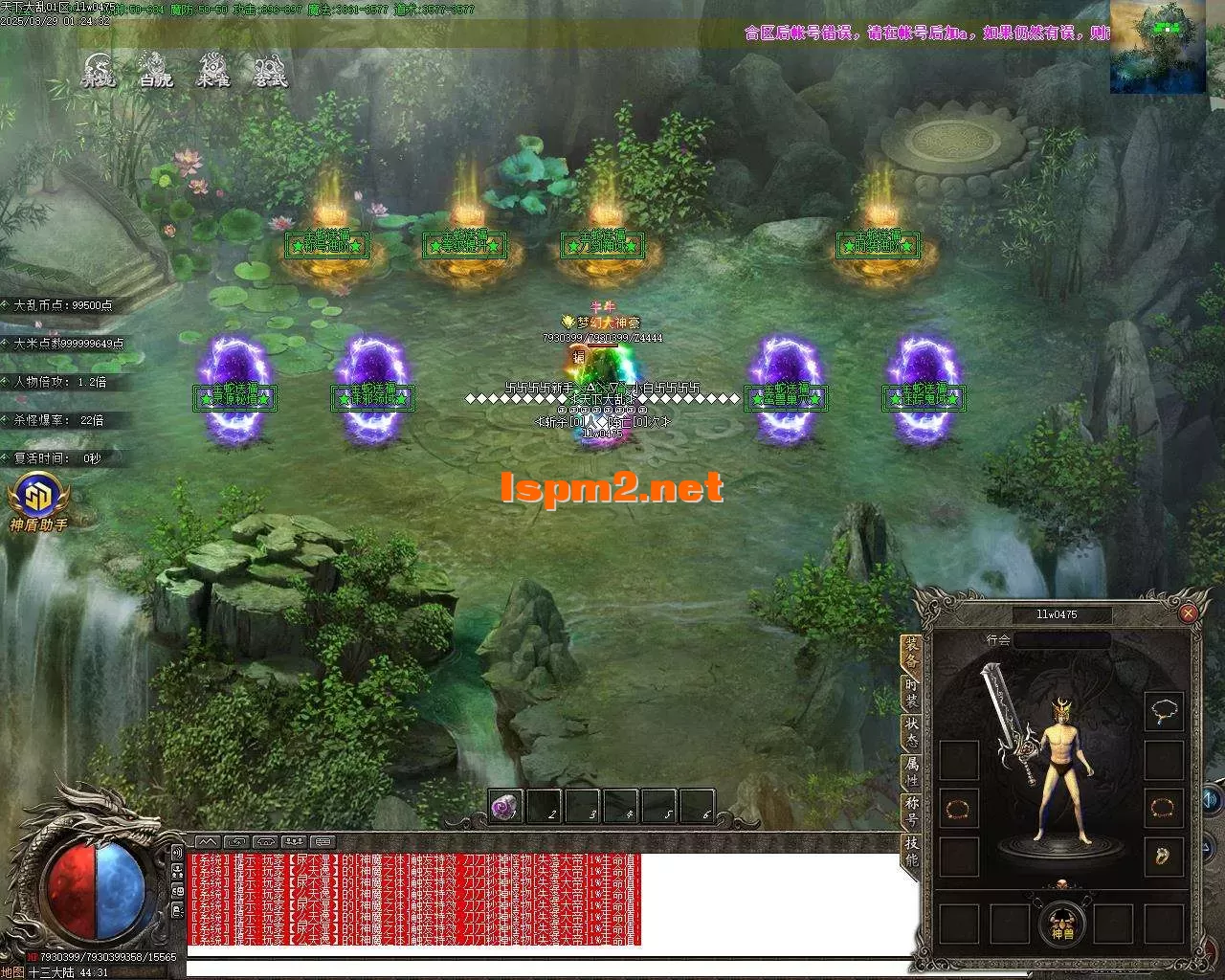Select the left bracelet slot
Screen dimensions: 1225x980
958,809
